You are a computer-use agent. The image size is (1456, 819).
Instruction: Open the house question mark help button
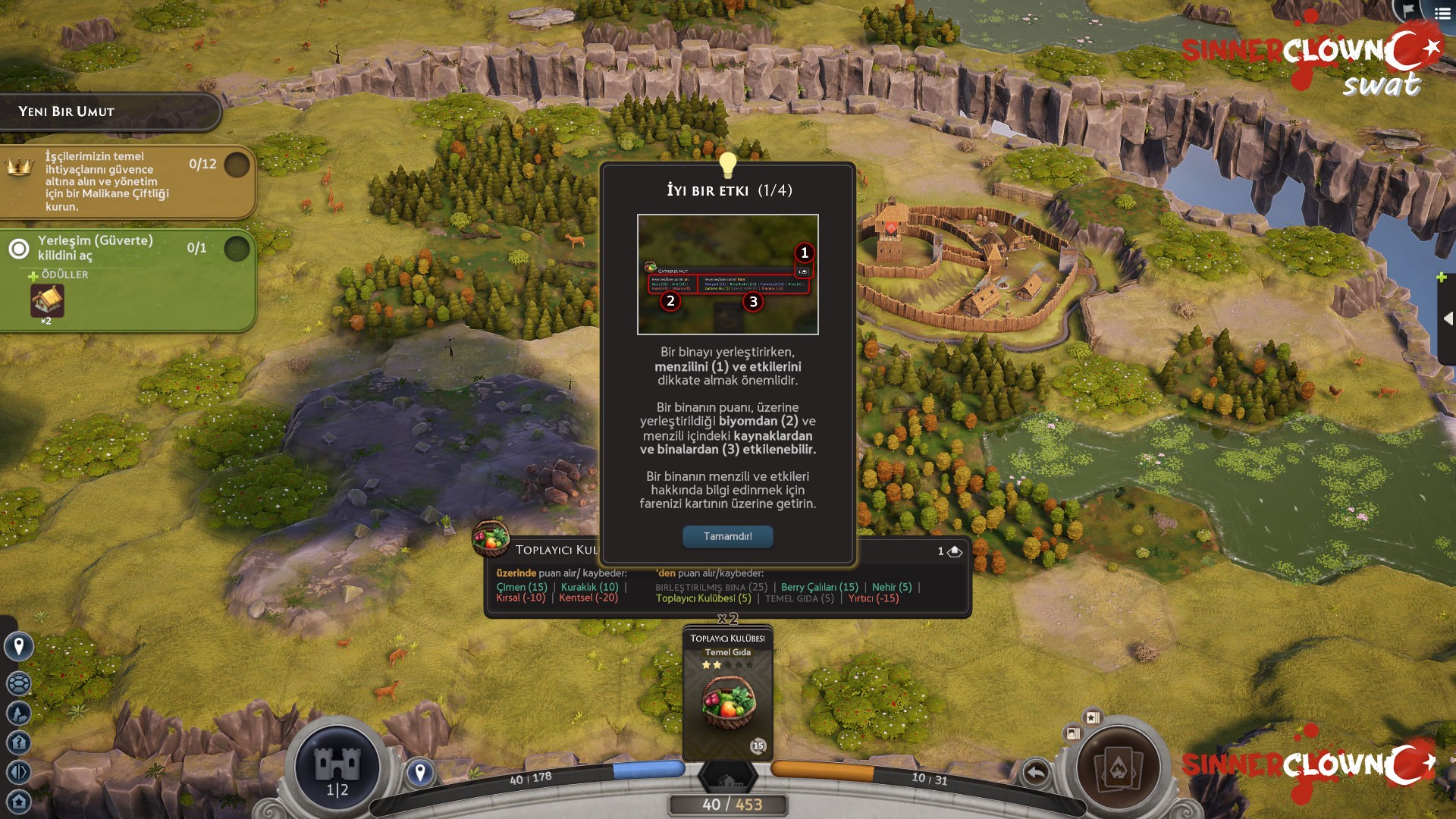(x=19, y=742)
